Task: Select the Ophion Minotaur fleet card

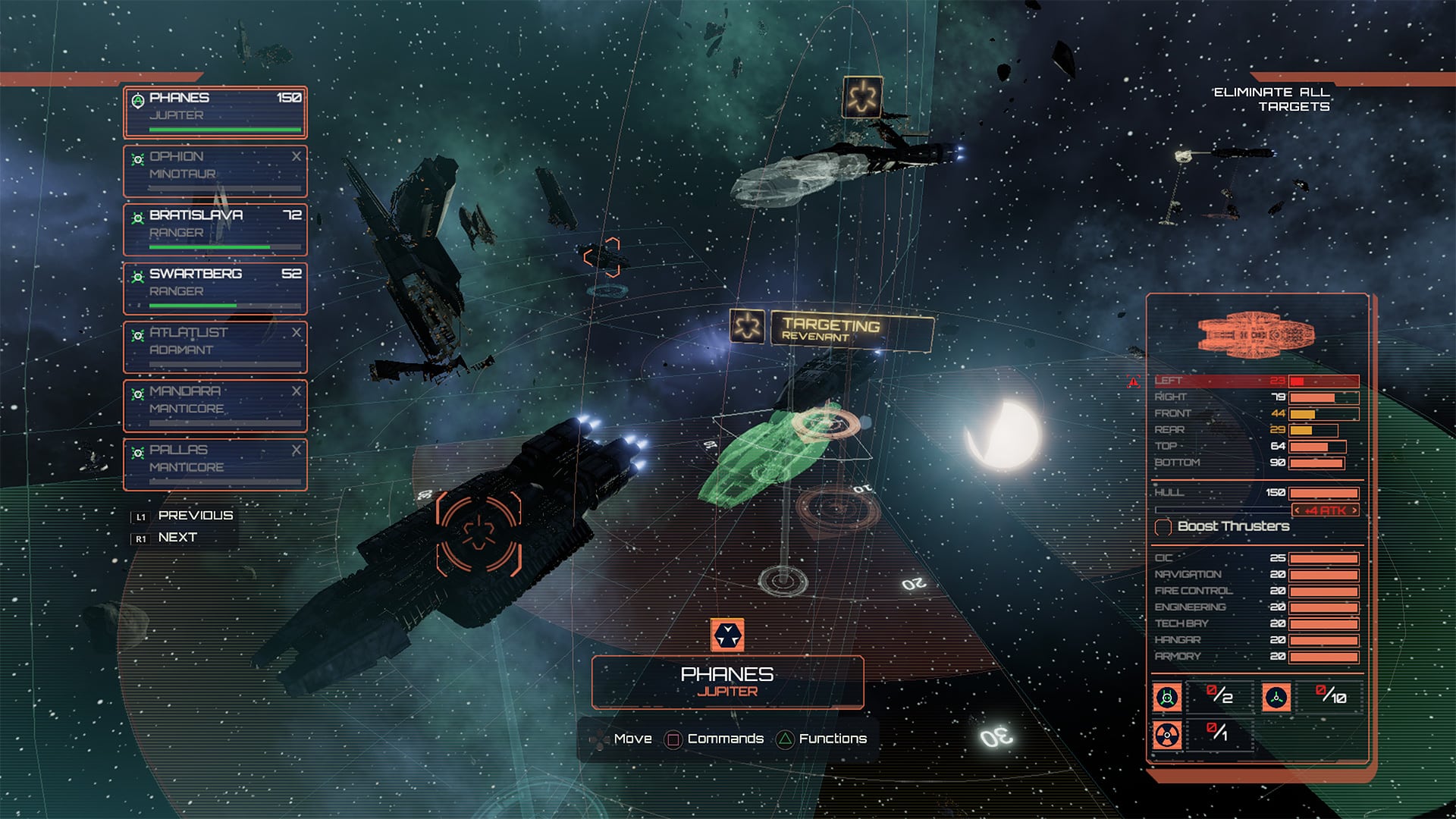Action: click(x=215, y=171)
